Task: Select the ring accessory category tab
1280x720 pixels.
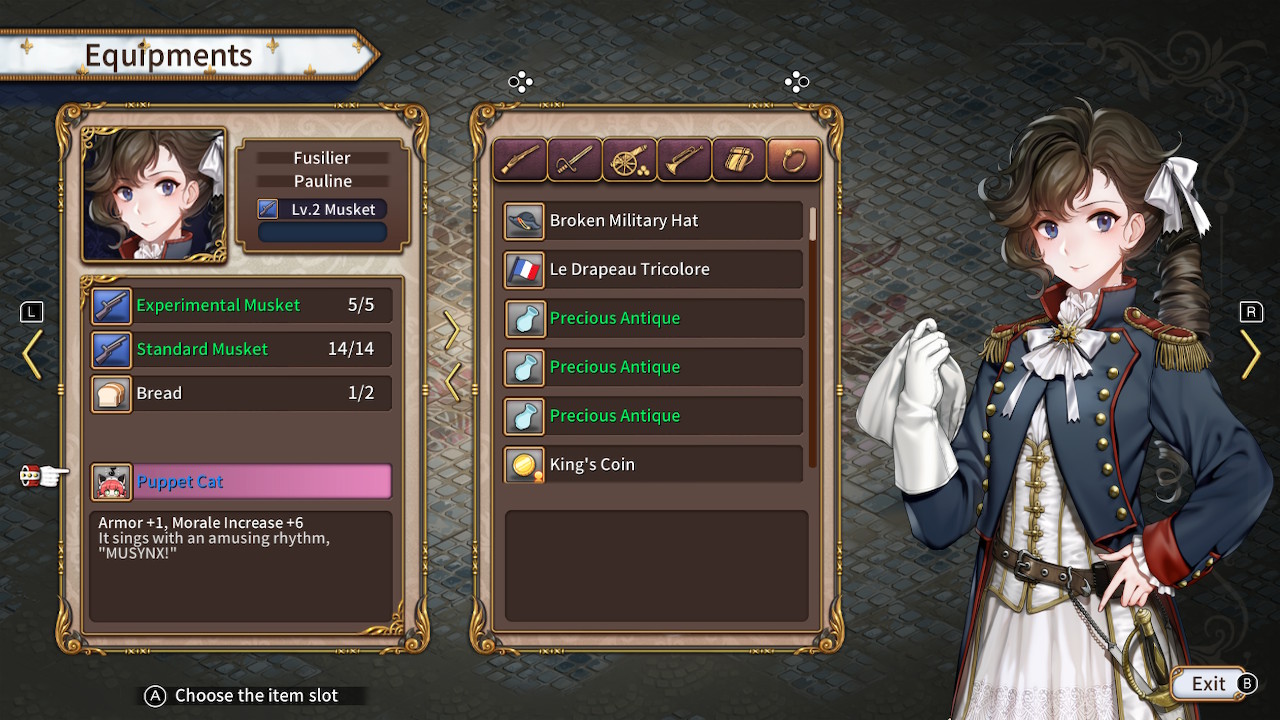Action: coord(794,160)
